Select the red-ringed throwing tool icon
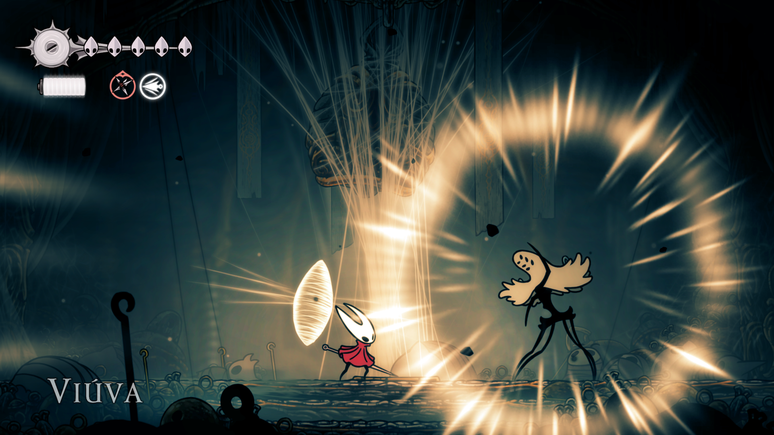The height and width of the screenshot is (435, 774). pyautogui.click(x=122, y=86)
